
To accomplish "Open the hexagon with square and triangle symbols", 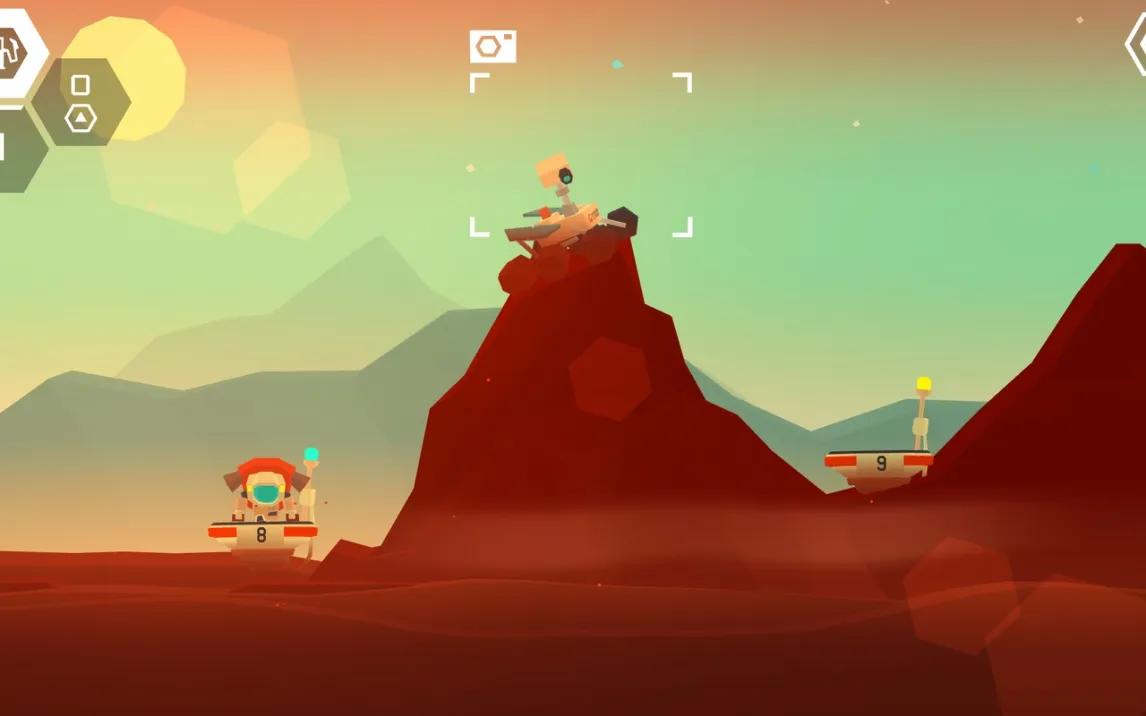I will [81, 102].
